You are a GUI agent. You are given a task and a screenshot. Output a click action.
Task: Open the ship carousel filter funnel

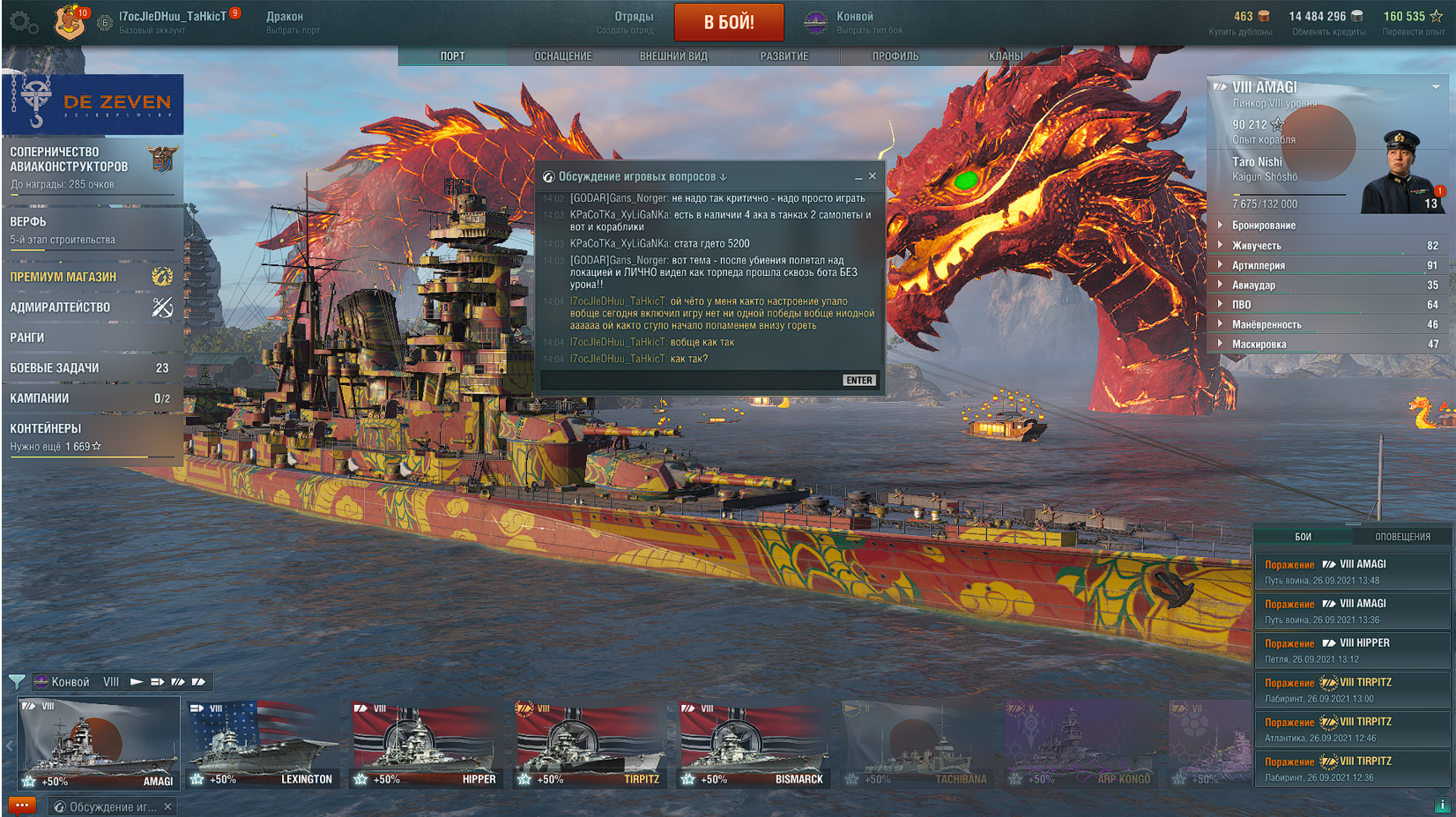click(16, 681)
